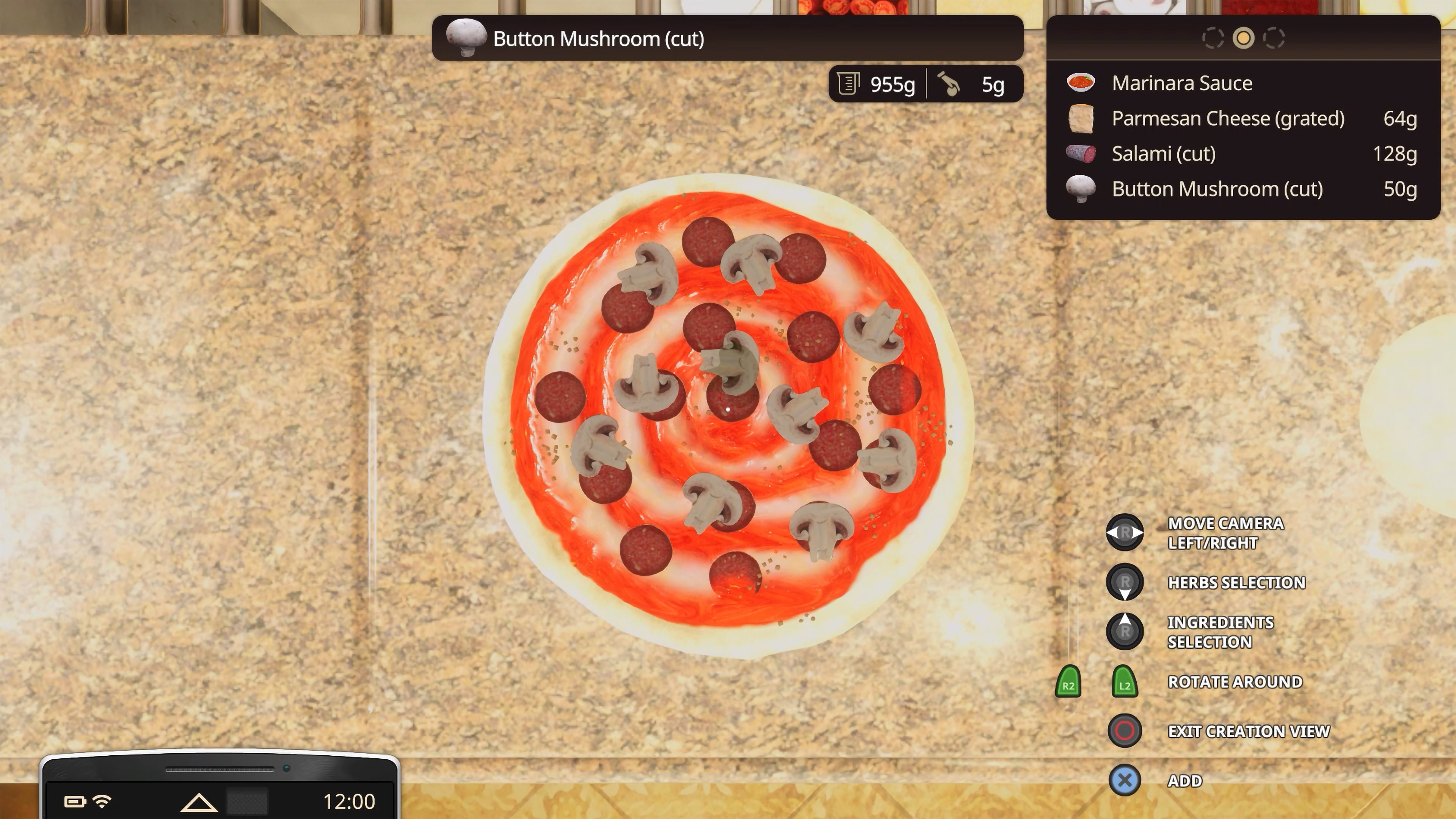Image resolution: width=1456 pixels, height=819 pixels.
Task: Select the right page indicator dot
Action: tap(1274, 38)
